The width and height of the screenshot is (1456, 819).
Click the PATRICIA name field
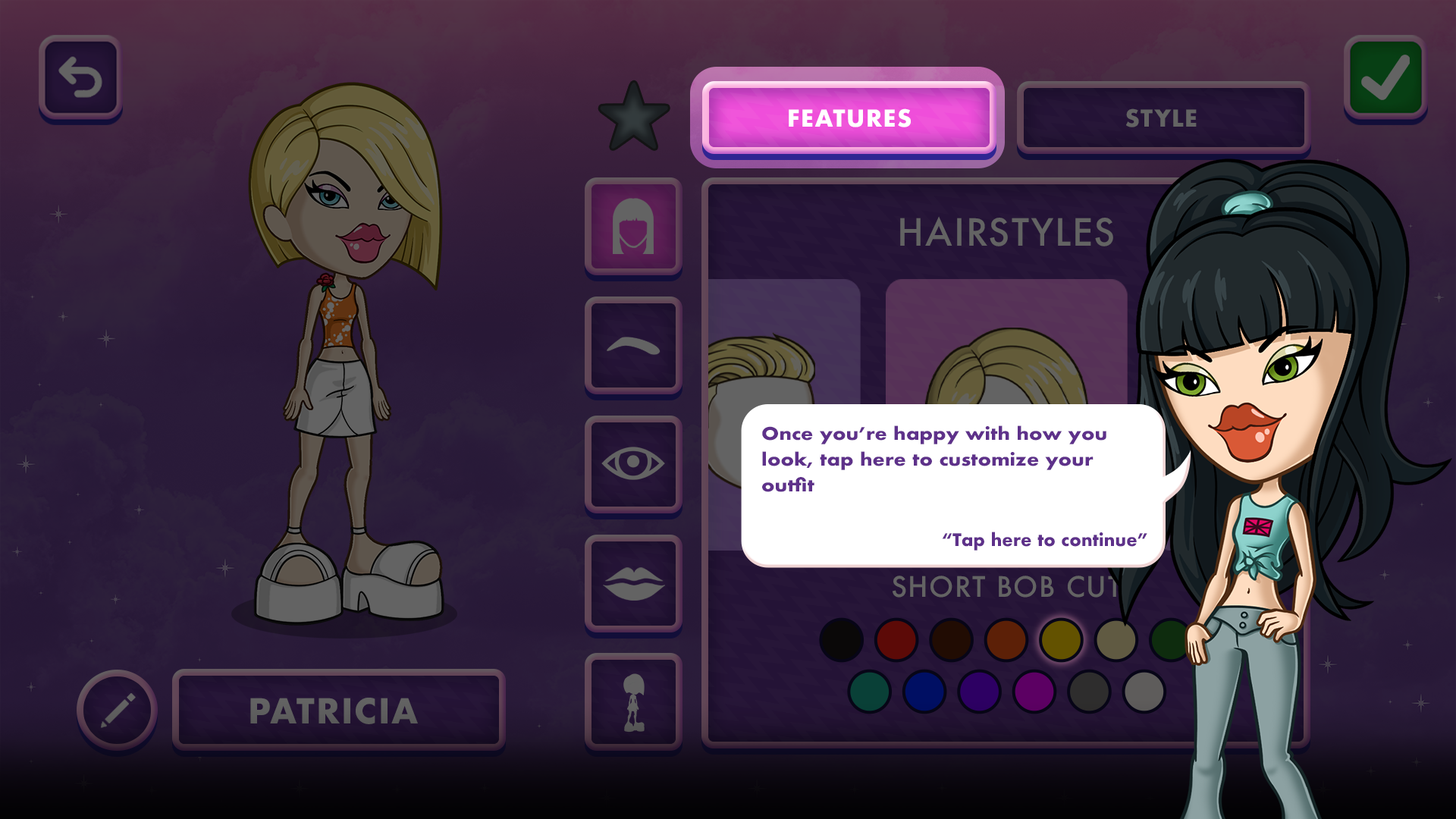pyautogui.click(x=338, y=711)
